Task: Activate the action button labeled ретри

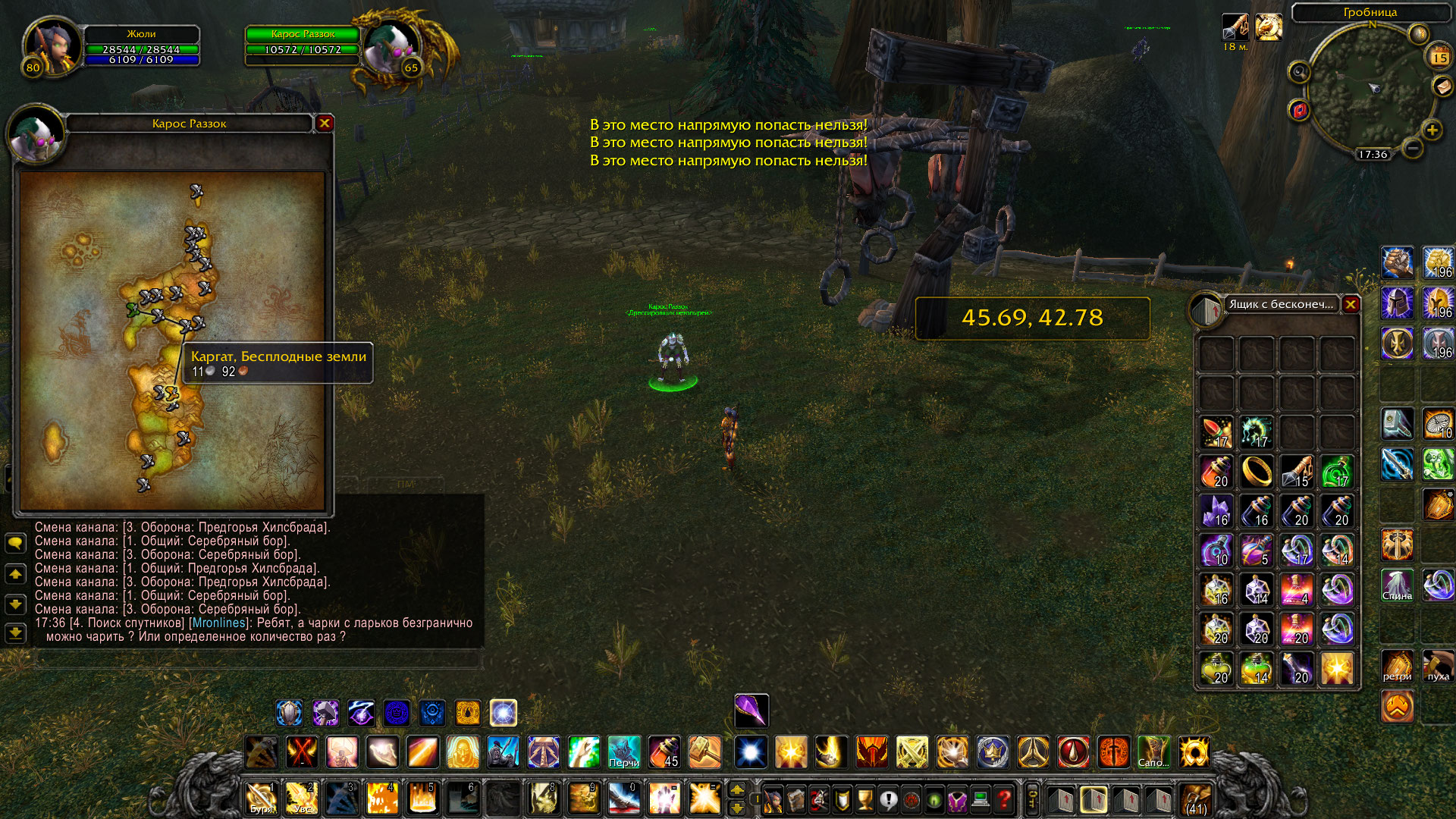Action: [1397, 667]
